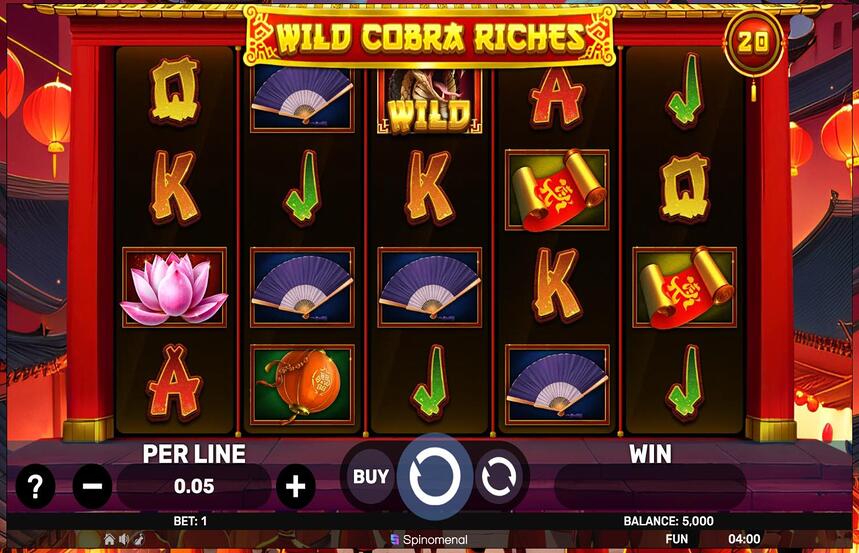
Task: Spin the reels with the large spin button
Action: point(435,478)
